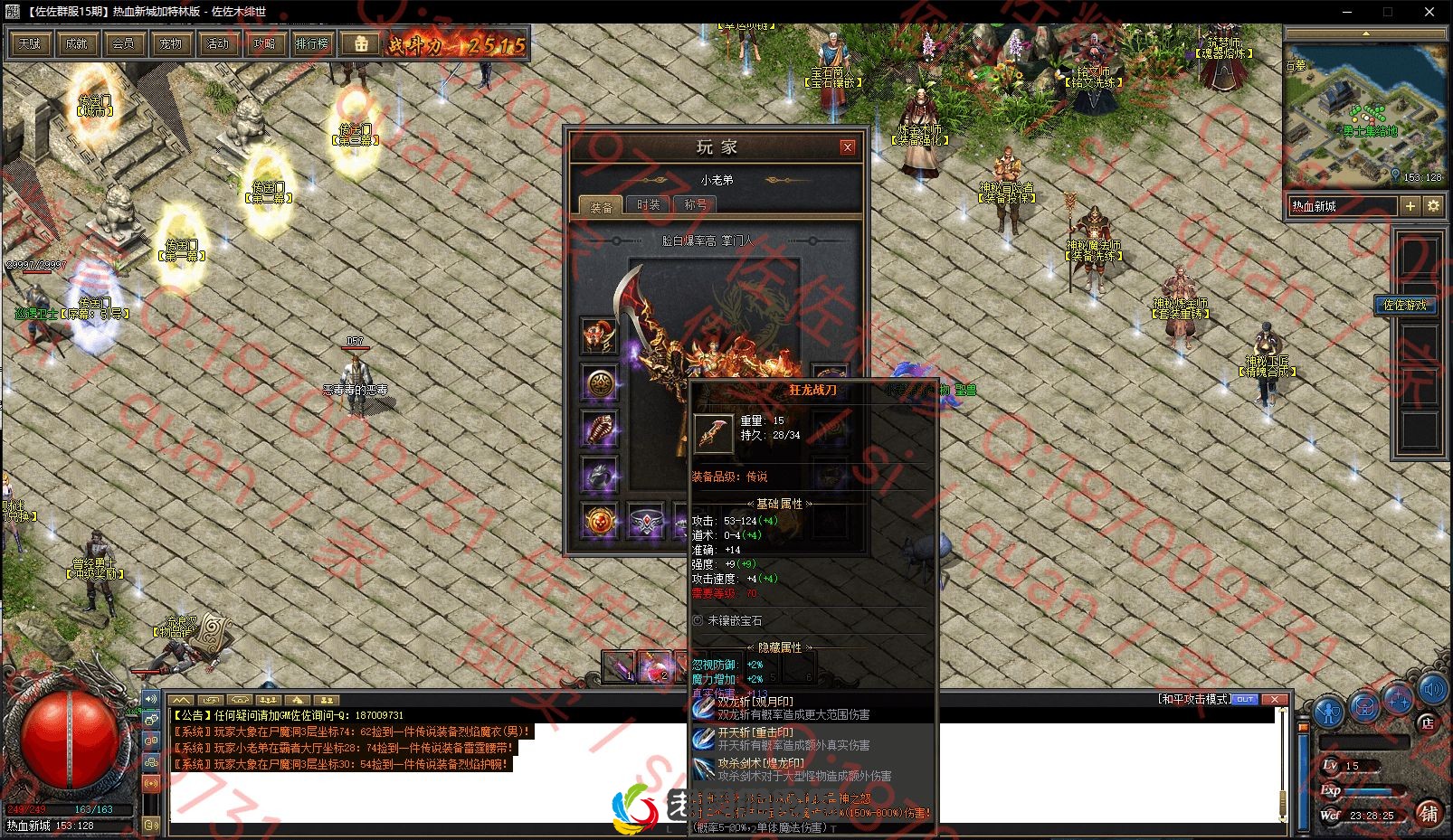1453x840 pixels.
Task: Open the 会员 membership menu
Action: click(x=124, y=43)
